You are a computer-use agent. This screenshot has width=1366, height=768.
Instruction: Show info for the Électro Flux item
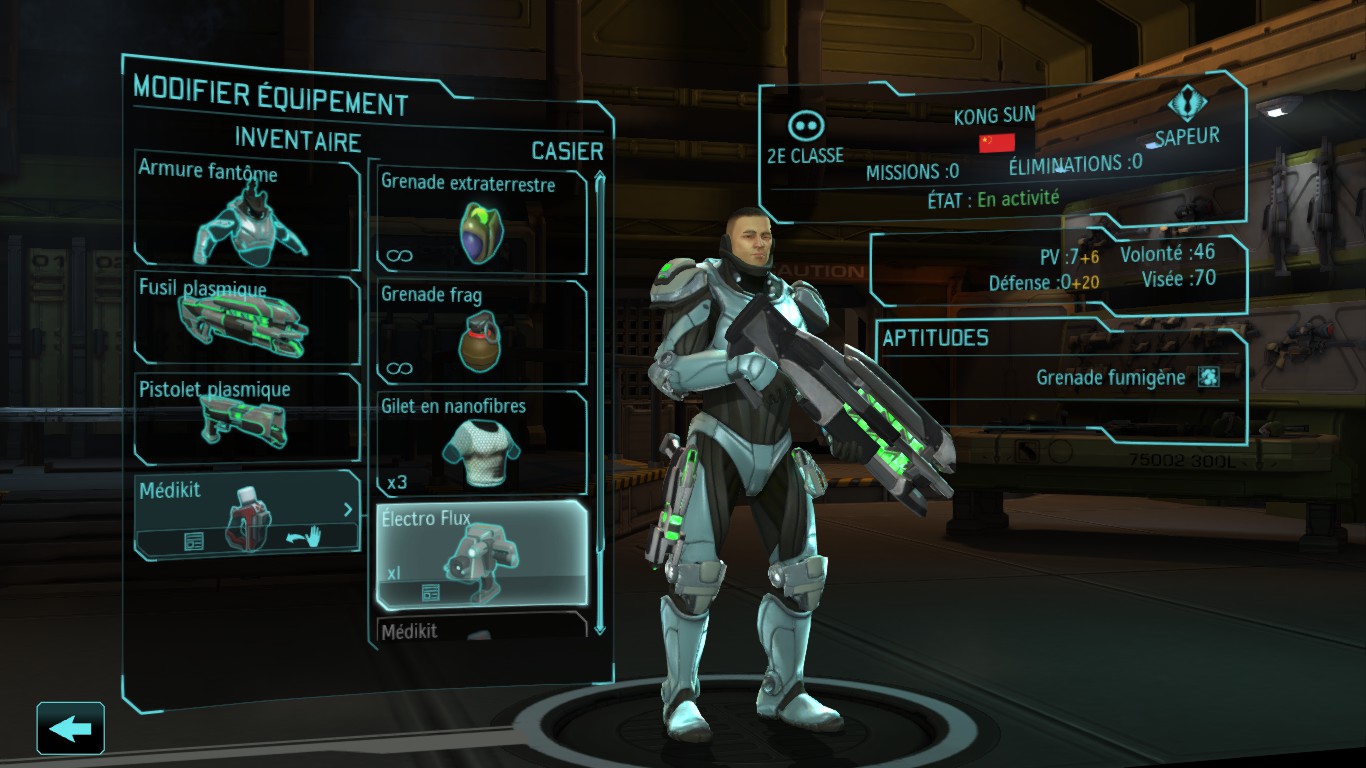(431, 593)
